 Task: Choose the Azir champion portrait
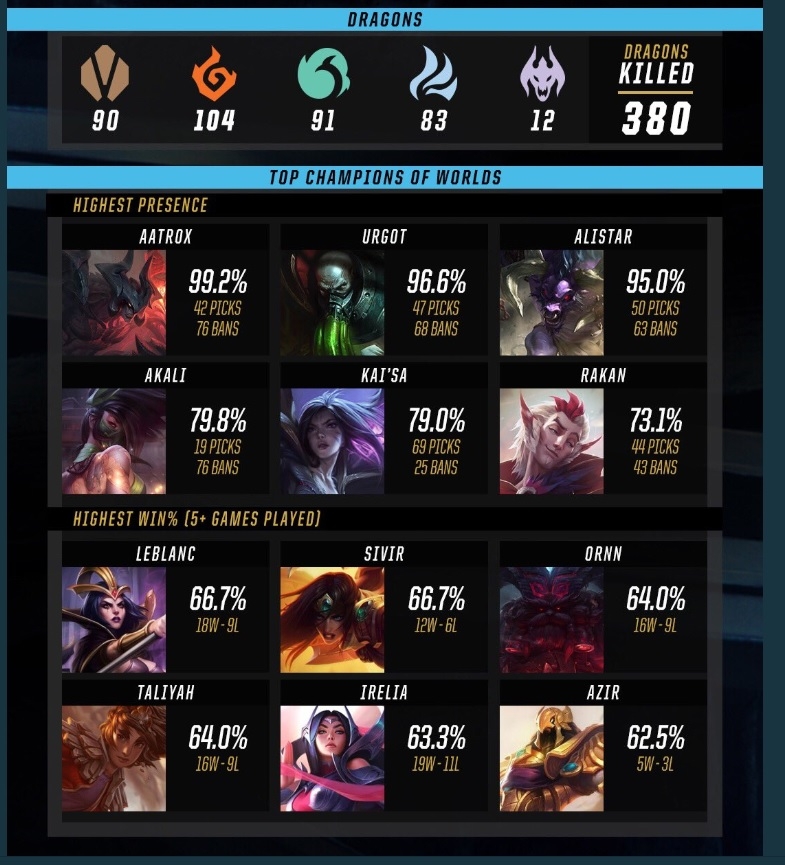tap(552, 757)
